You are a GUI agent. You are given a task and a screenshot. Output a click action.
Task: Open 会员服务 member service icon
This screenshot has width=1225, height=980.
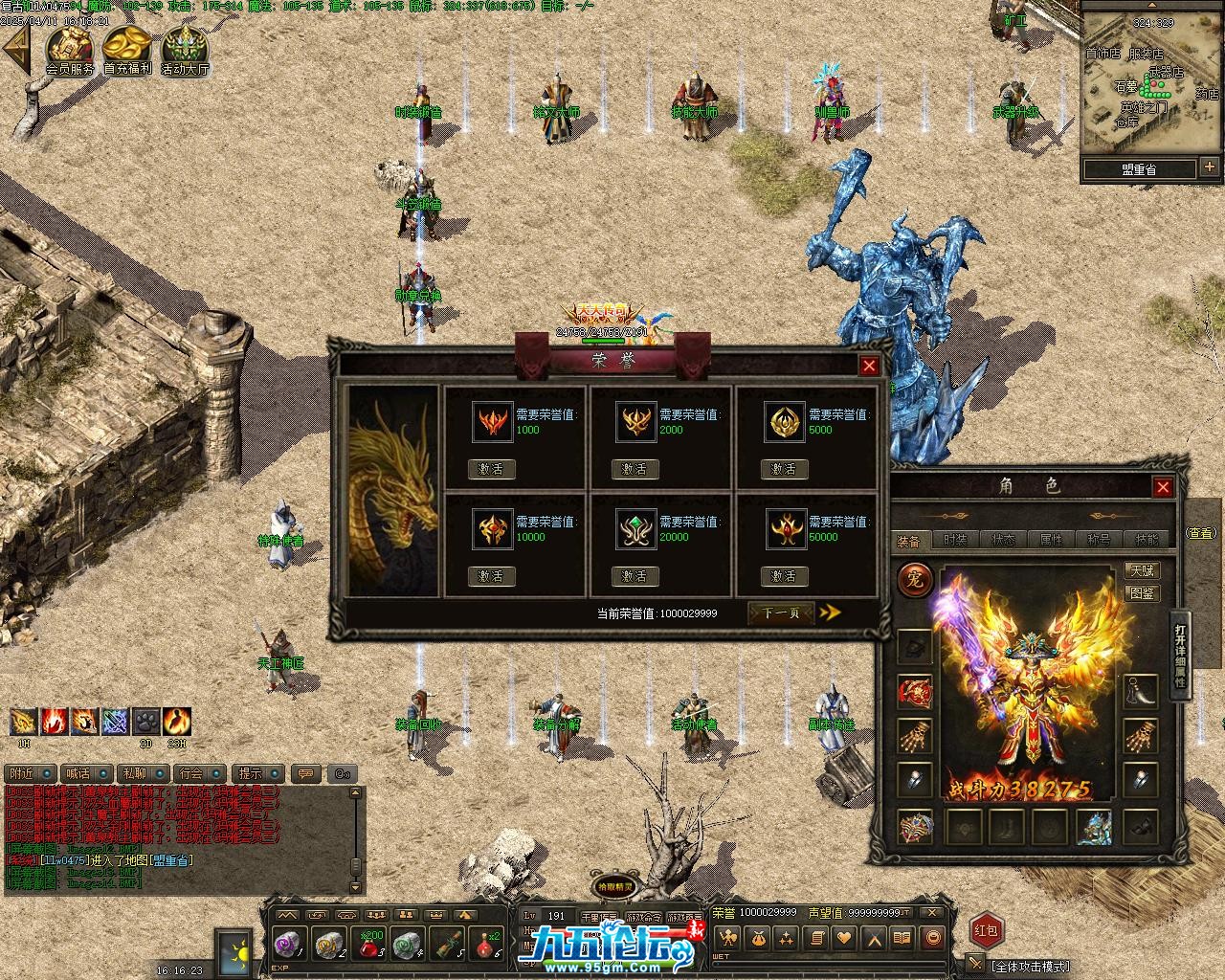pos(70,49)
